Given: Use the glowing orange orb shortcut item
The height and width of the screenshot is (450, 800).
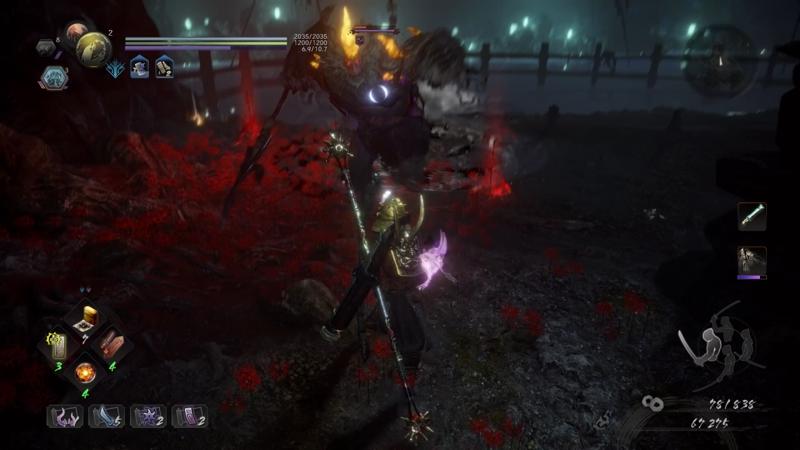Looking at the screenshot, I should point(86,372).
